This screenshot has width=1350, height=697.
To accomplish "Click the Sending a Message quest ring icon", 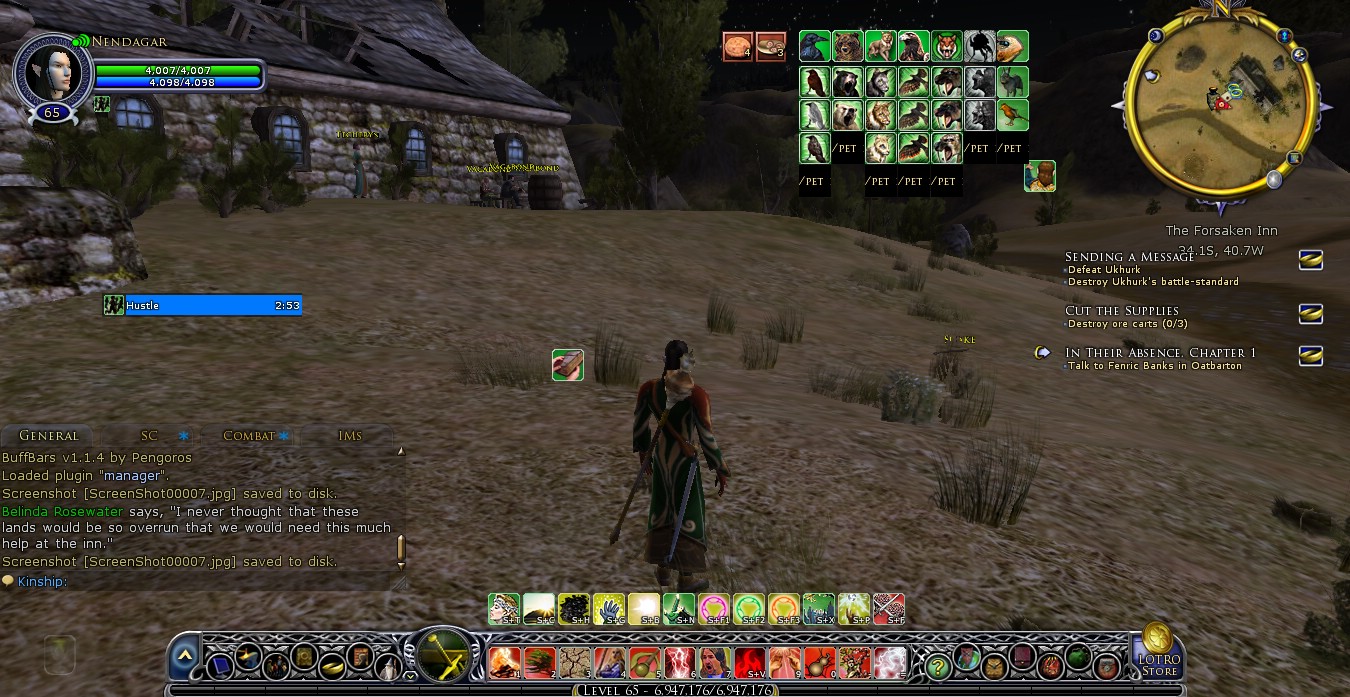I will [1310, 260].
